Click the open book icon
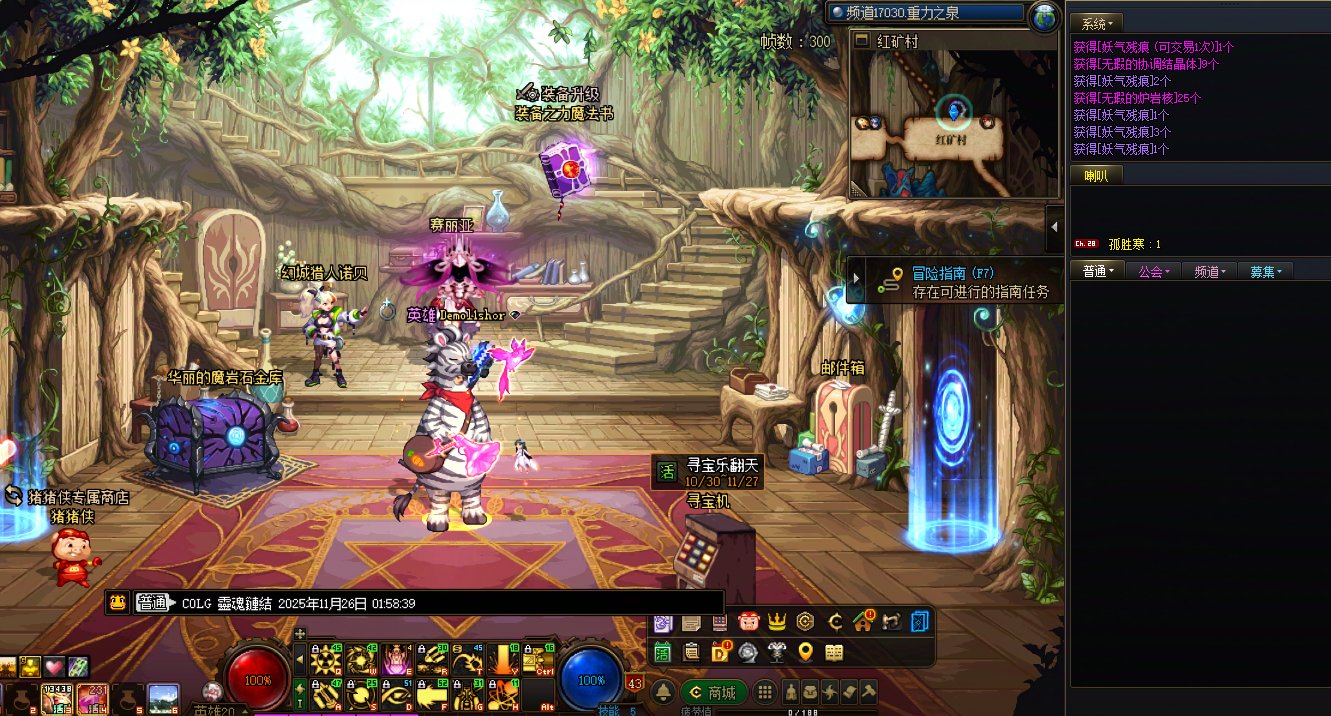Image resolution: width=1331 pixels, height=716 pixels. (833, 652)
